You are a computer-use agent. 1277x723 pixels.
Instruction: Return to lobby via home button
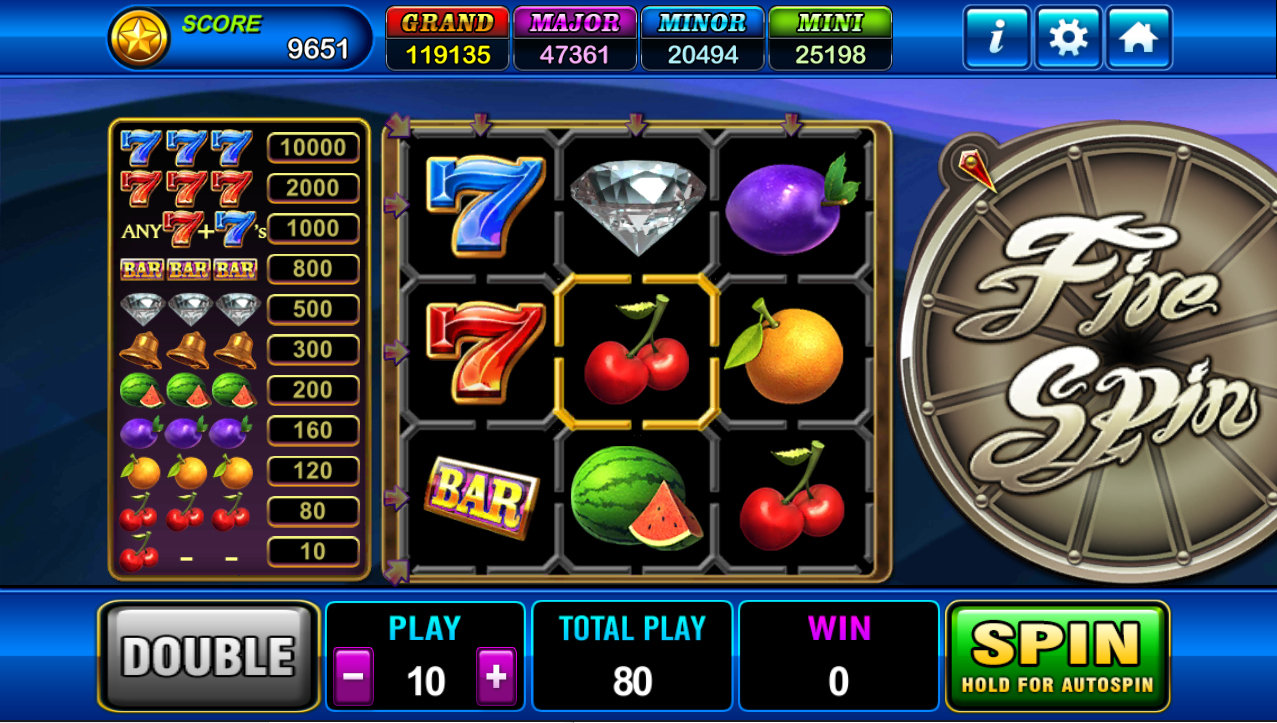click(1139, 38)
